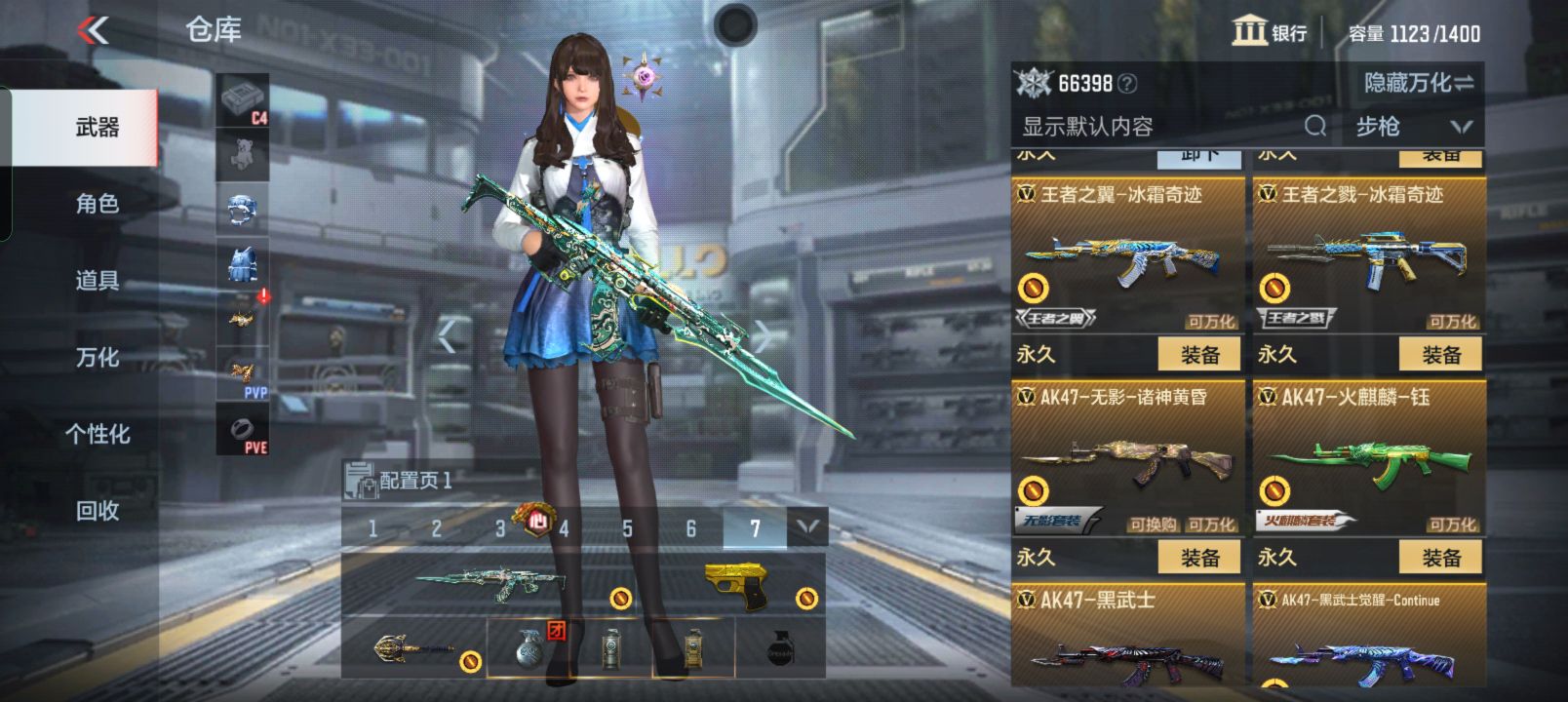The height and width of the screenshot is (702, 1568).
Task: Click the back arrow at top left
Action: coord(93,29)
